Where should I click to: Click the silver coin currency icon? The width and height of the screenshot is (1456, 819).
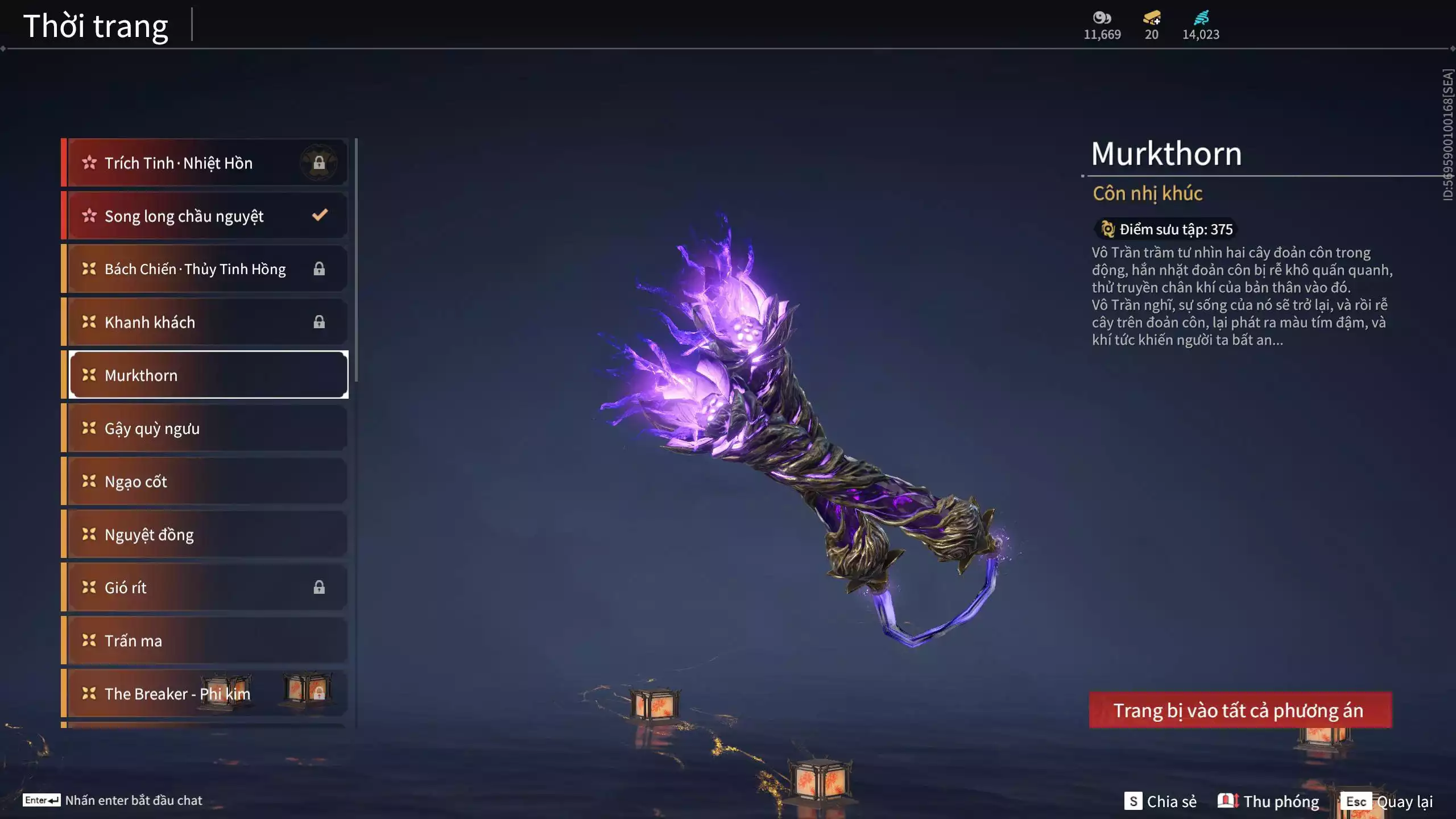[1102, 18]
